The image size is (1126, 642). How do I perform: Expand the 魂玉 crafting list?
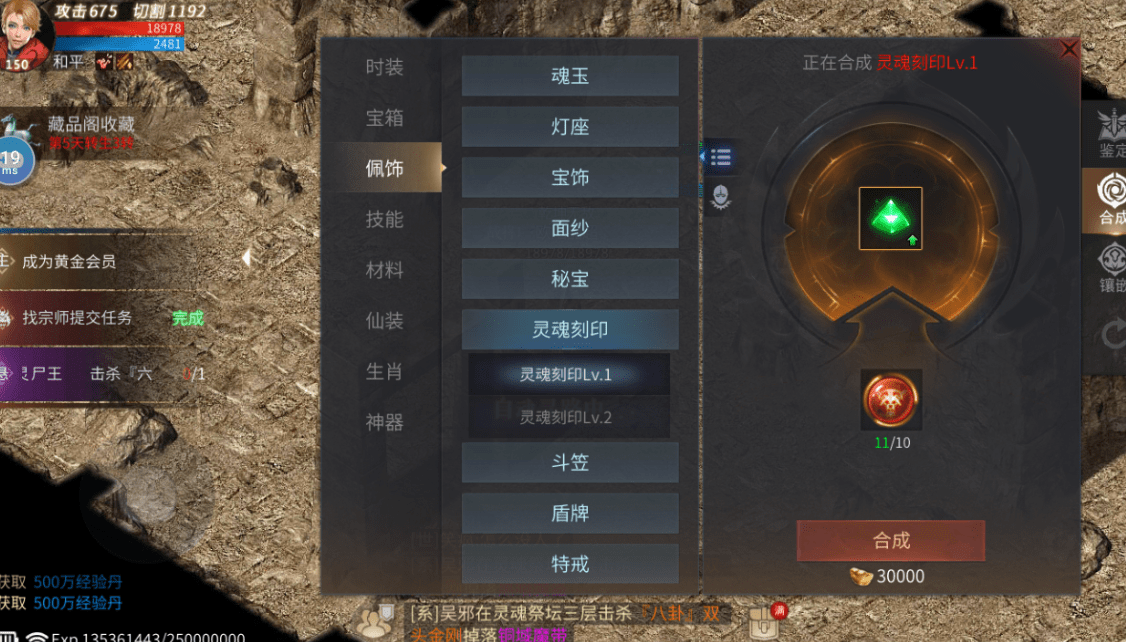[x=570, y=76]
